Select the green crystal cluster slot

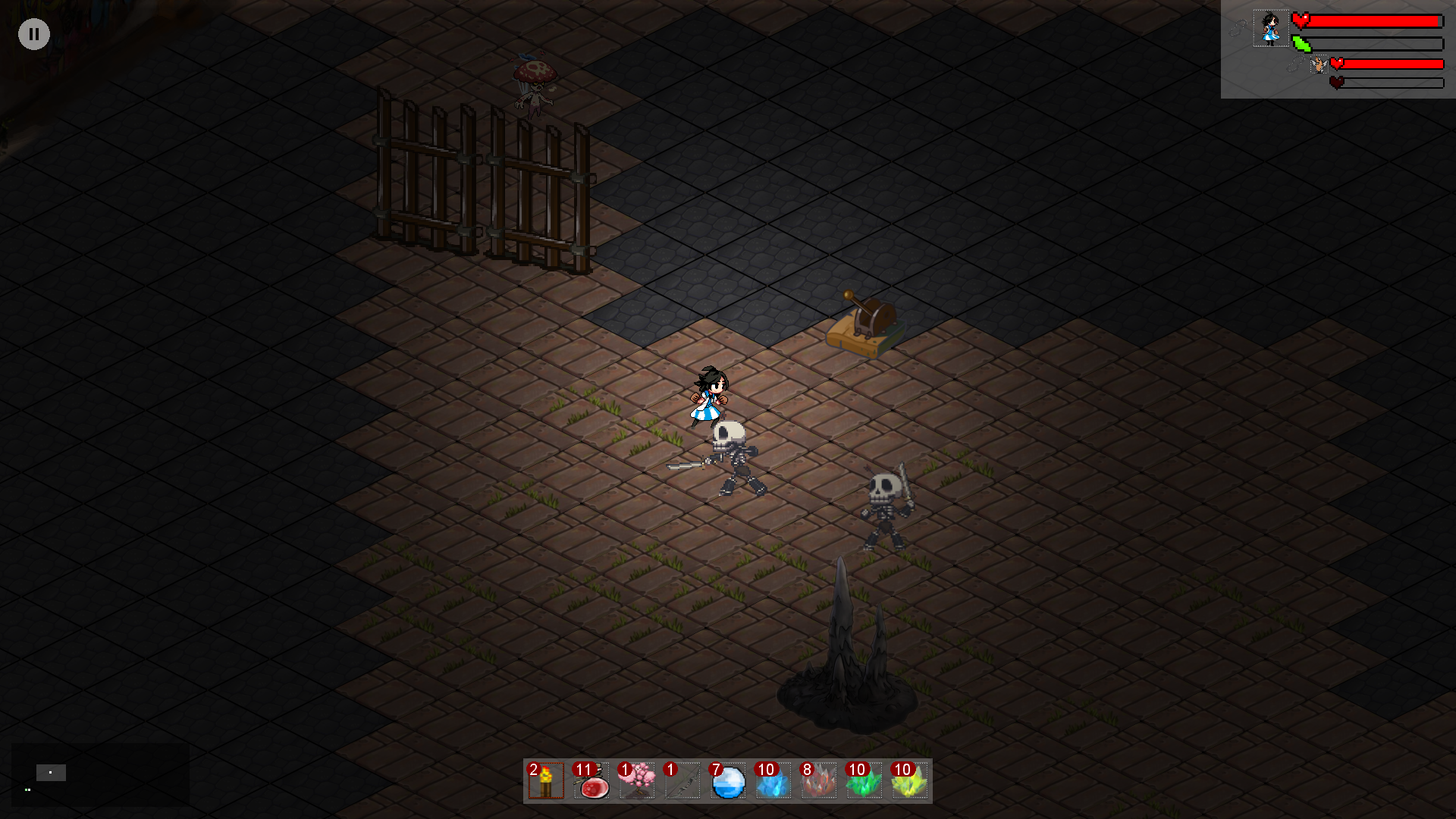(864, 781)
